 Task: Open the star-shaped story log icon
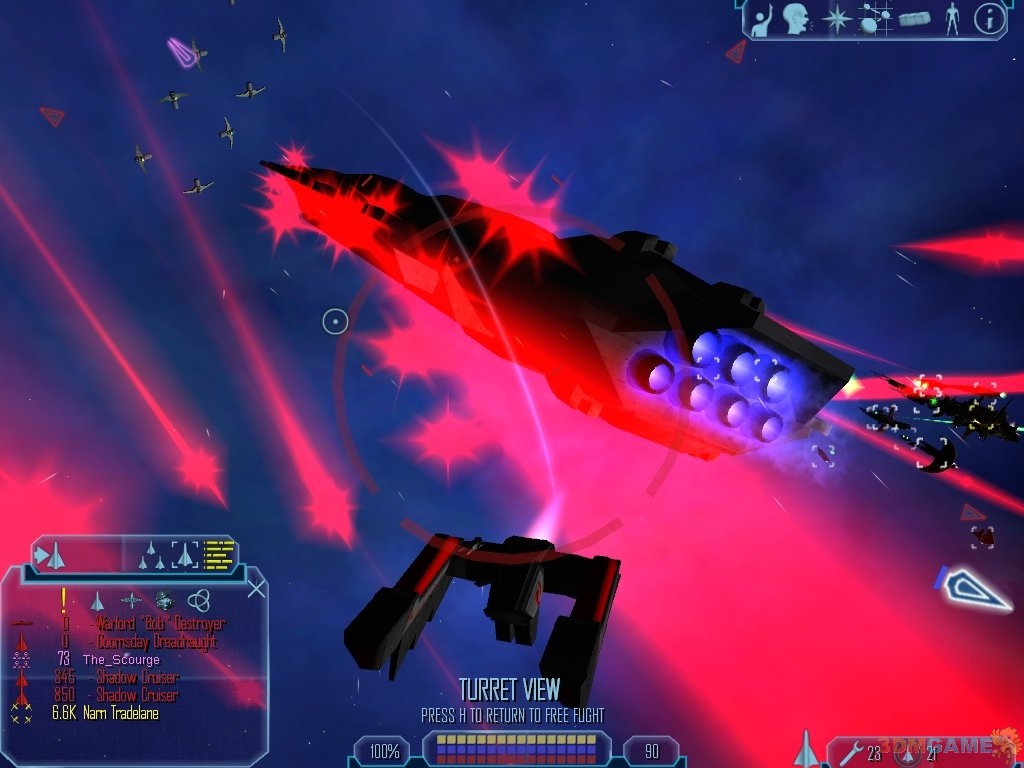coord(836,18)
